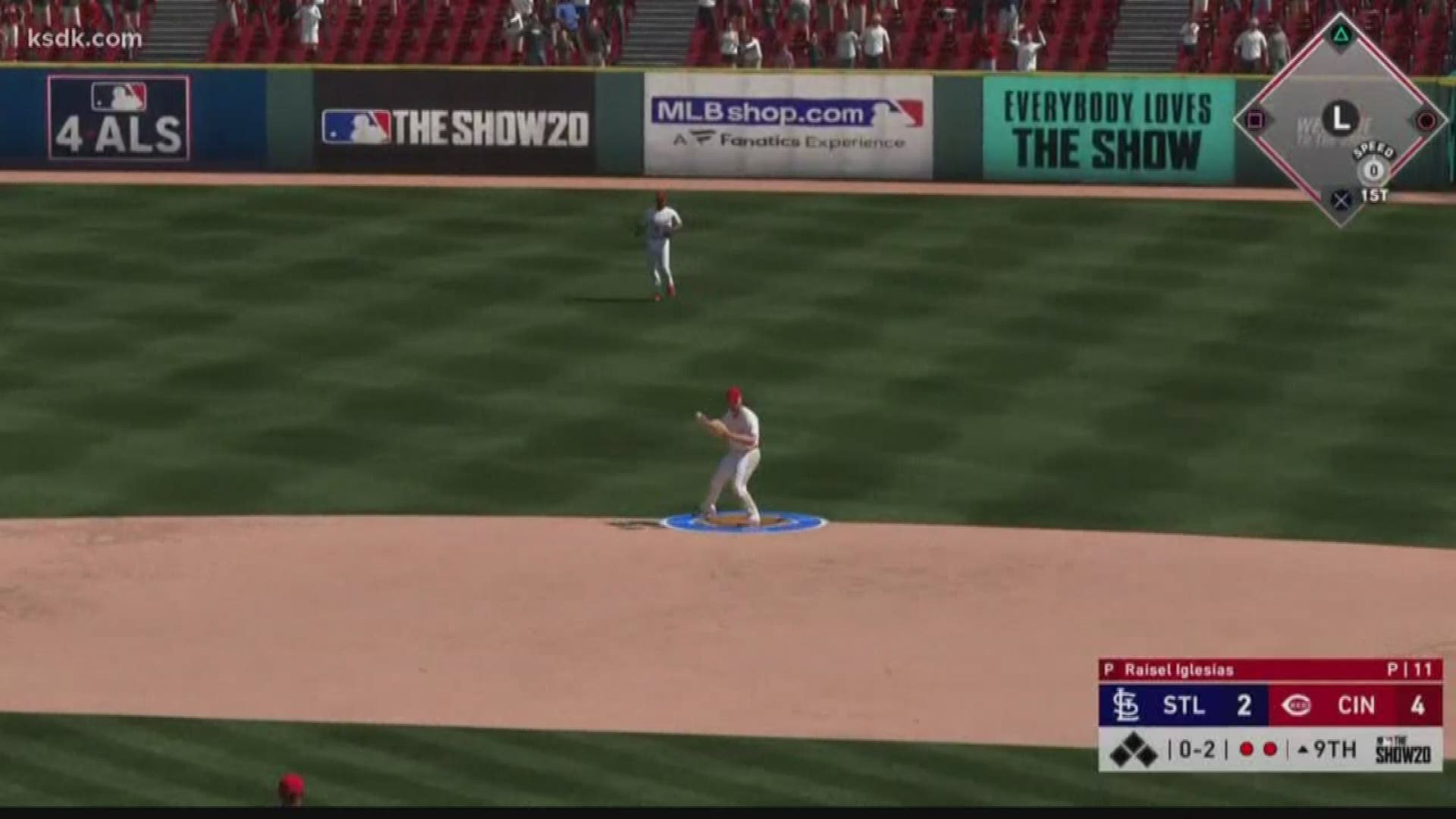This screenshot has width=1456, height=819.
Task: Click the base-throw diamond indicator
Action: click(1341, 120)
